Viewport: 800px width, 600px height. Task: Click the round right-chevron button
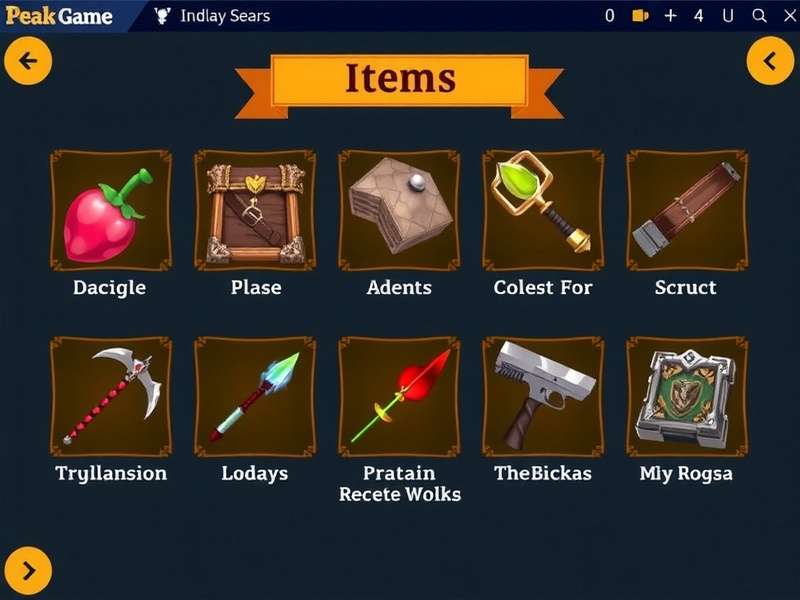click(x=28, y=570)
